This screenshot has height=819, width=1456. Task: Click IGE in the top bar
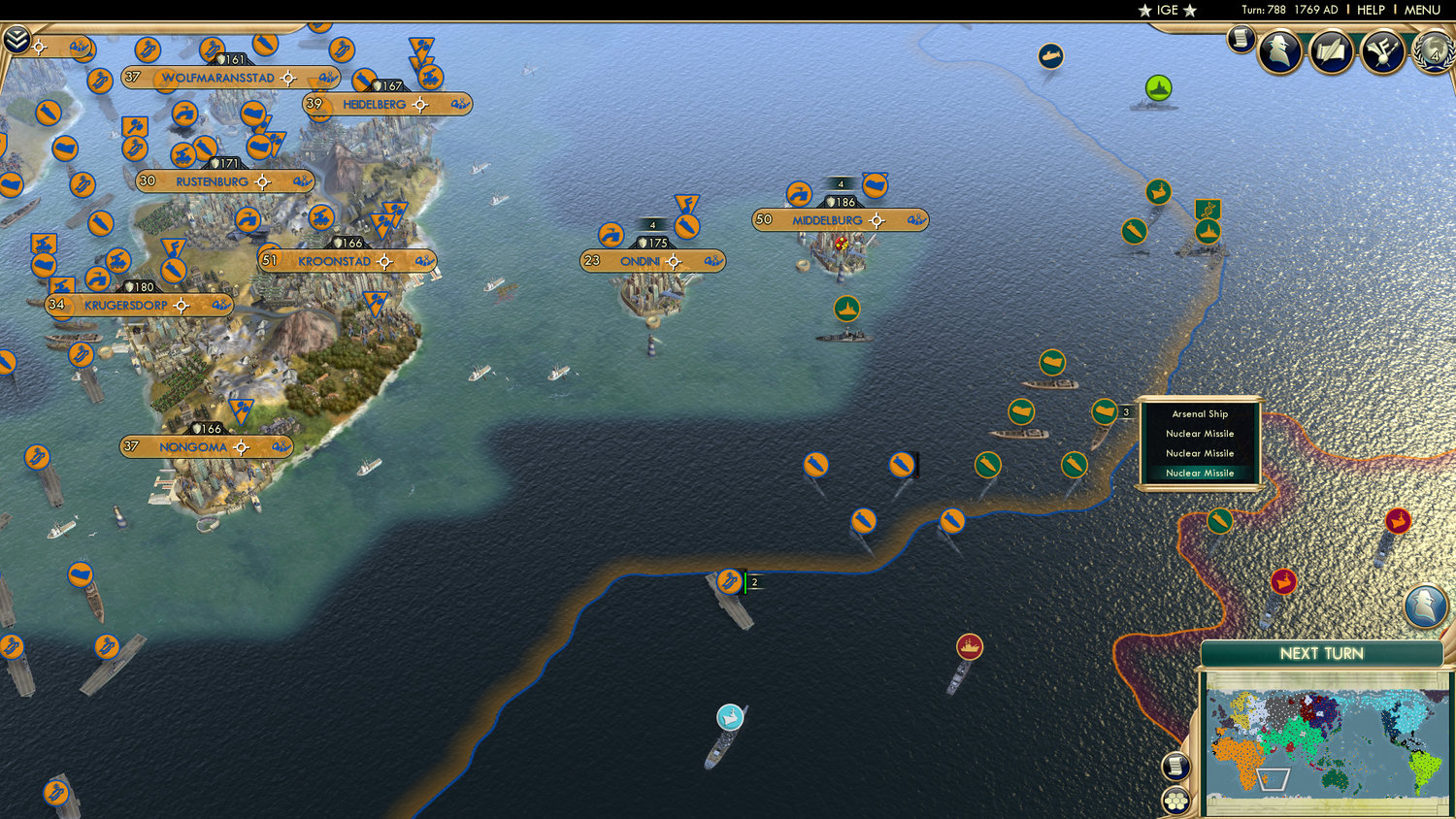pos(1168,10)
